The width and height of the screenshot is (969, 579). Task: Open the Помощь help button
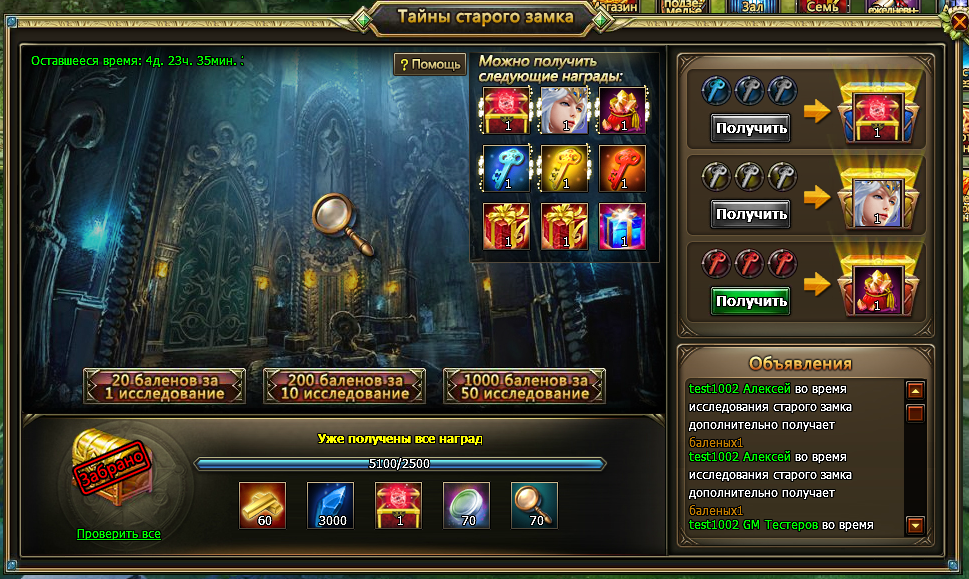430,65
